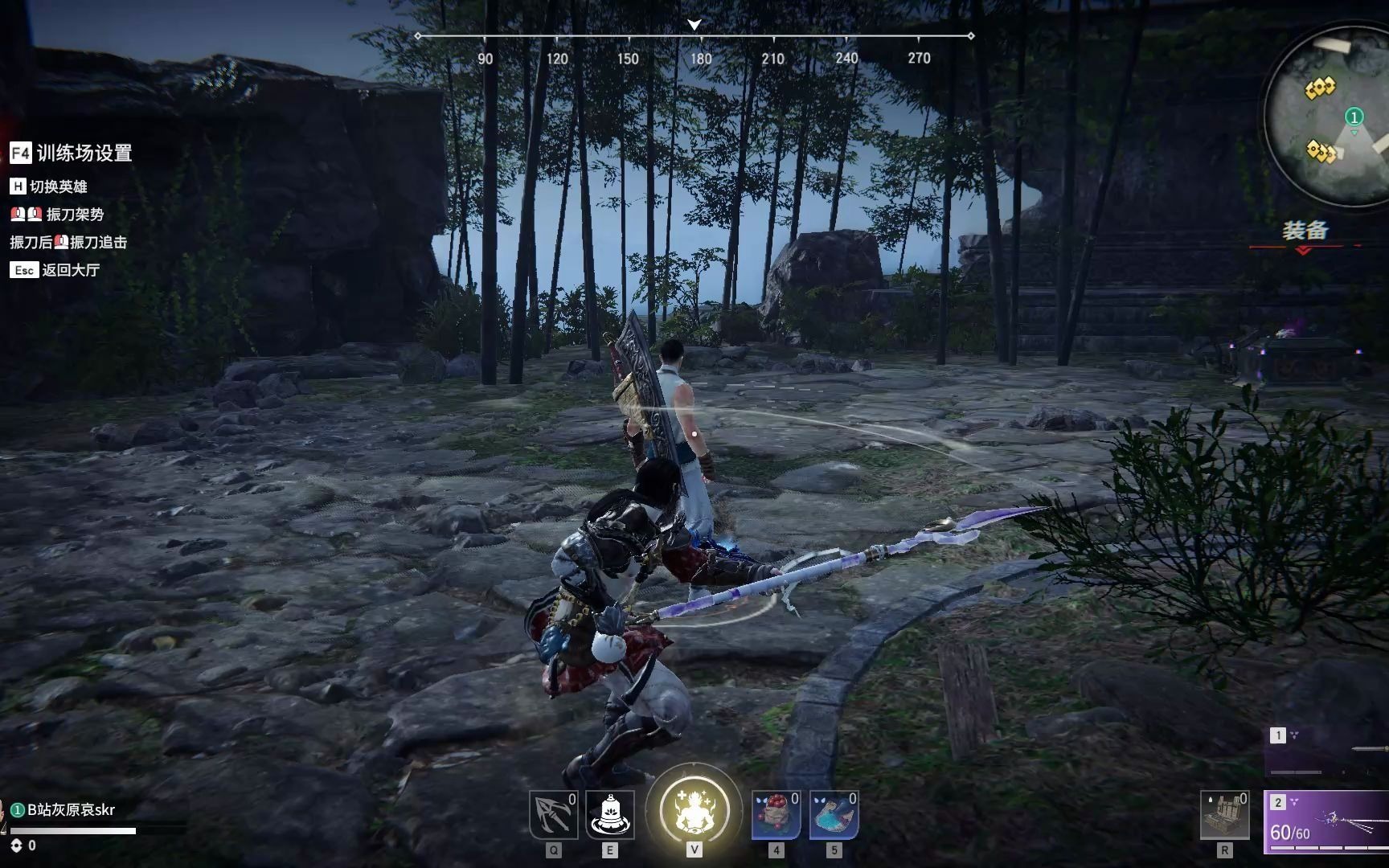Image resolution: width=1389 pixels, height=868 pixels.
Task: Click the 装备 equipment label
Action: (1305, 231)
